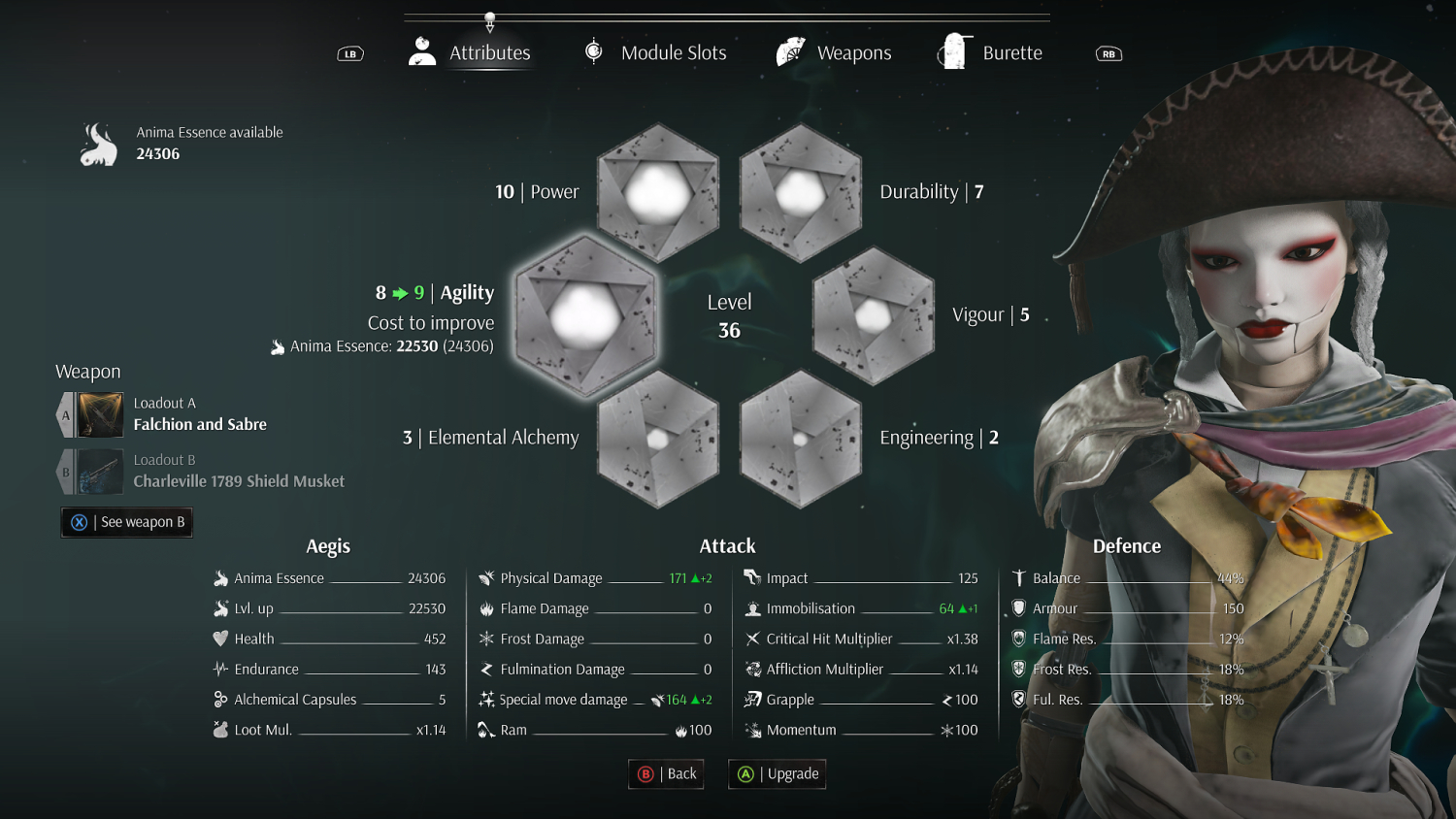The height and width of the screenshot is (819, 1456).
Task: Go back using the Back button
Action: [x=667, y=774]
